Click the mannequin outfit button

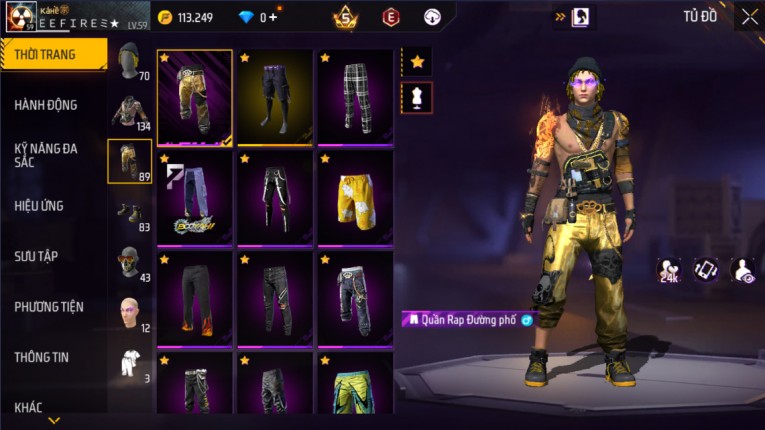(x=417, y=97)
